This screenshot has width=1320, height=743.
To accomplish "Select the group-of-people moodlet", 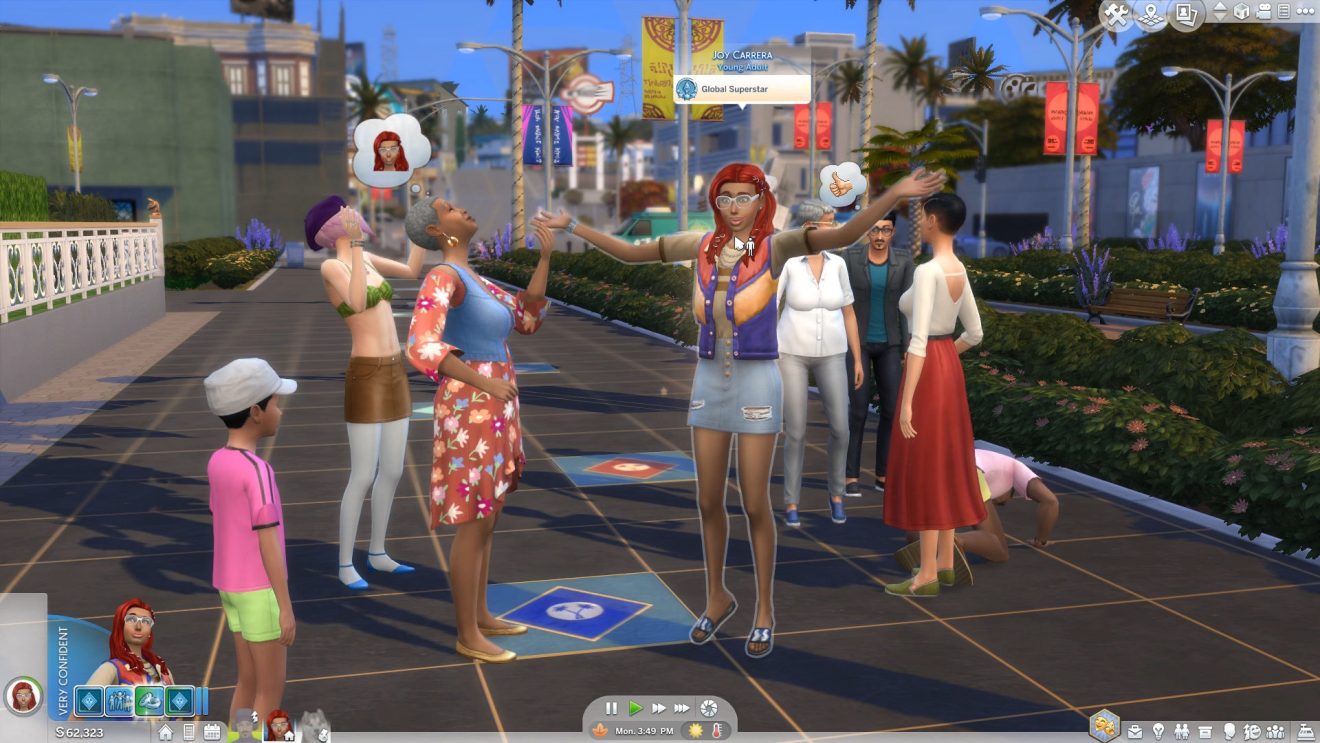I will click(x=118, y=701).
